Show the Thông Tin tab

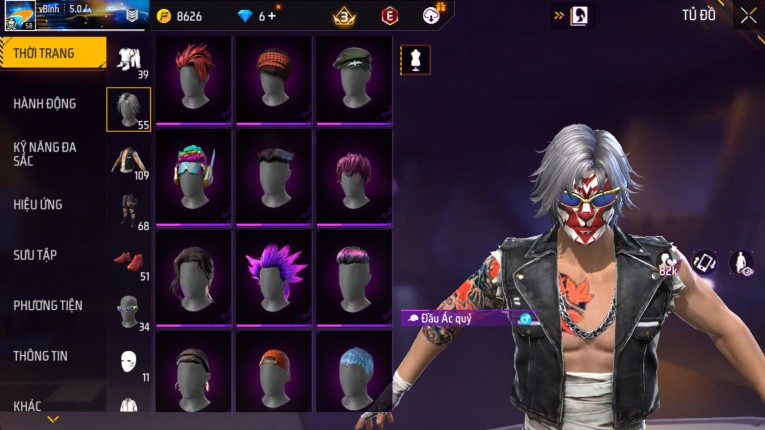click(41, 355)
